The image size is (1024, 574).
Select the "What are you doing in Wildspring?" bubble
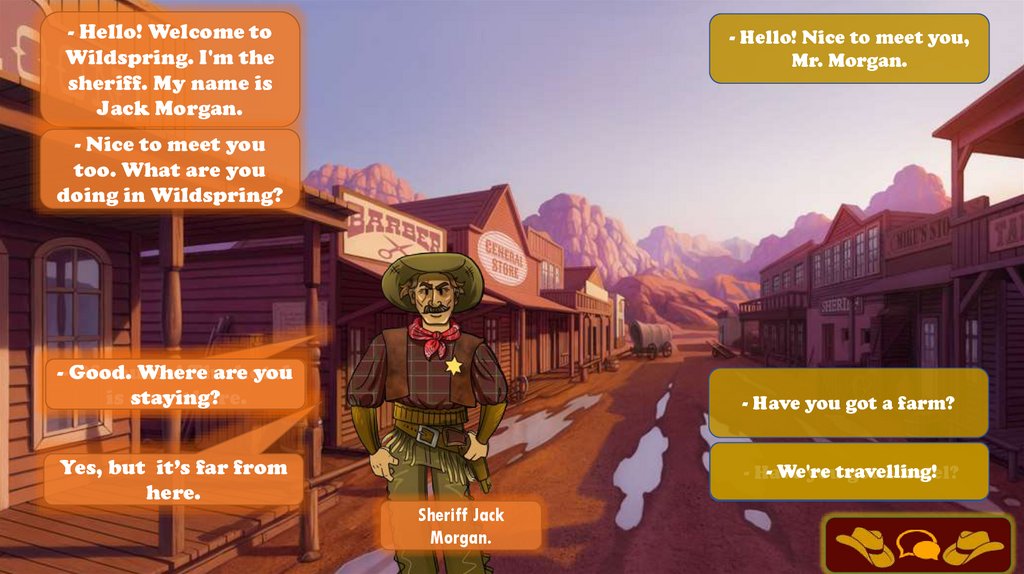click(x=170, y=170)
